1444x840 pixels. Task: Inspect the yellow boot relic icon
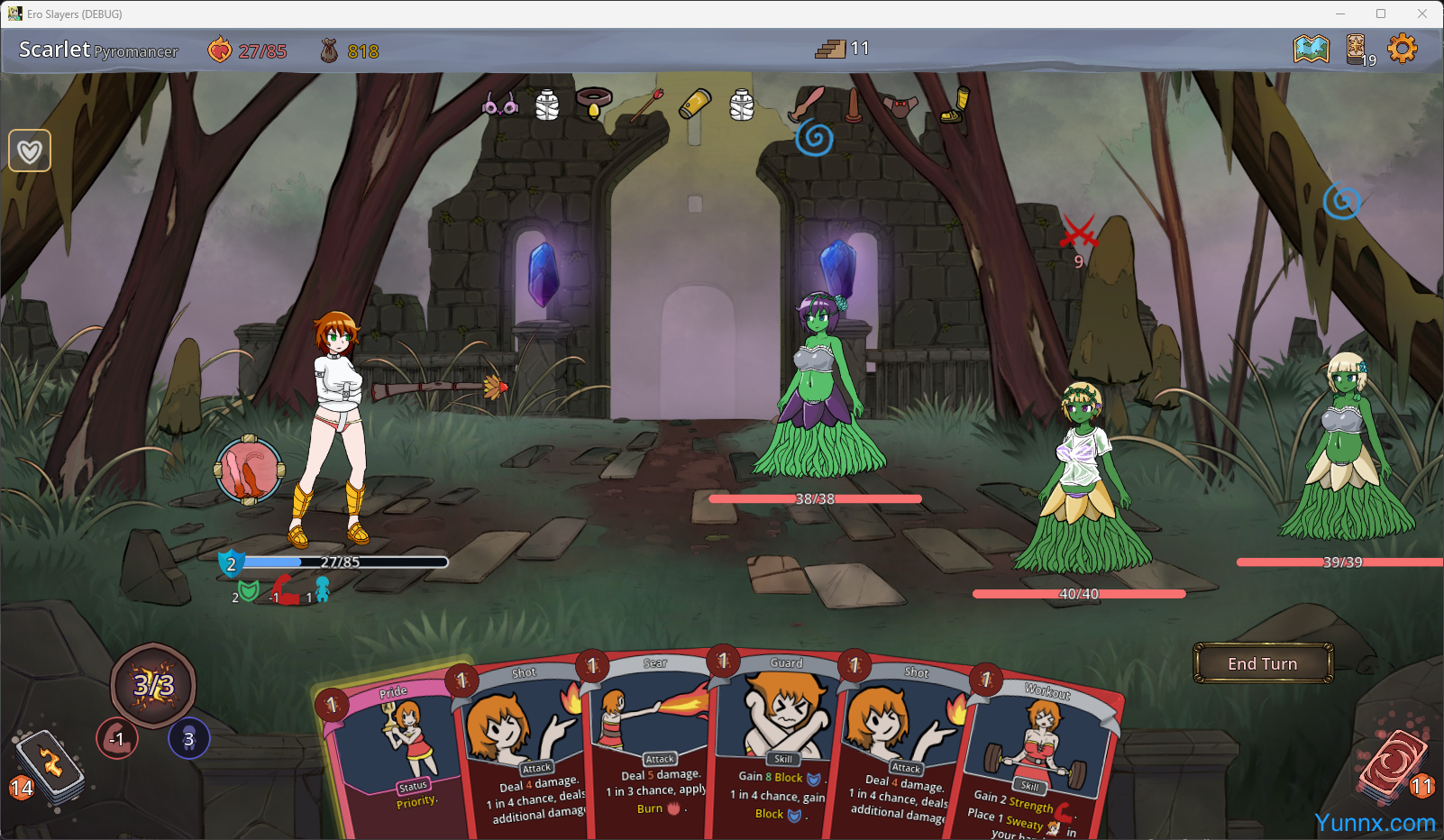pos(955,105)
